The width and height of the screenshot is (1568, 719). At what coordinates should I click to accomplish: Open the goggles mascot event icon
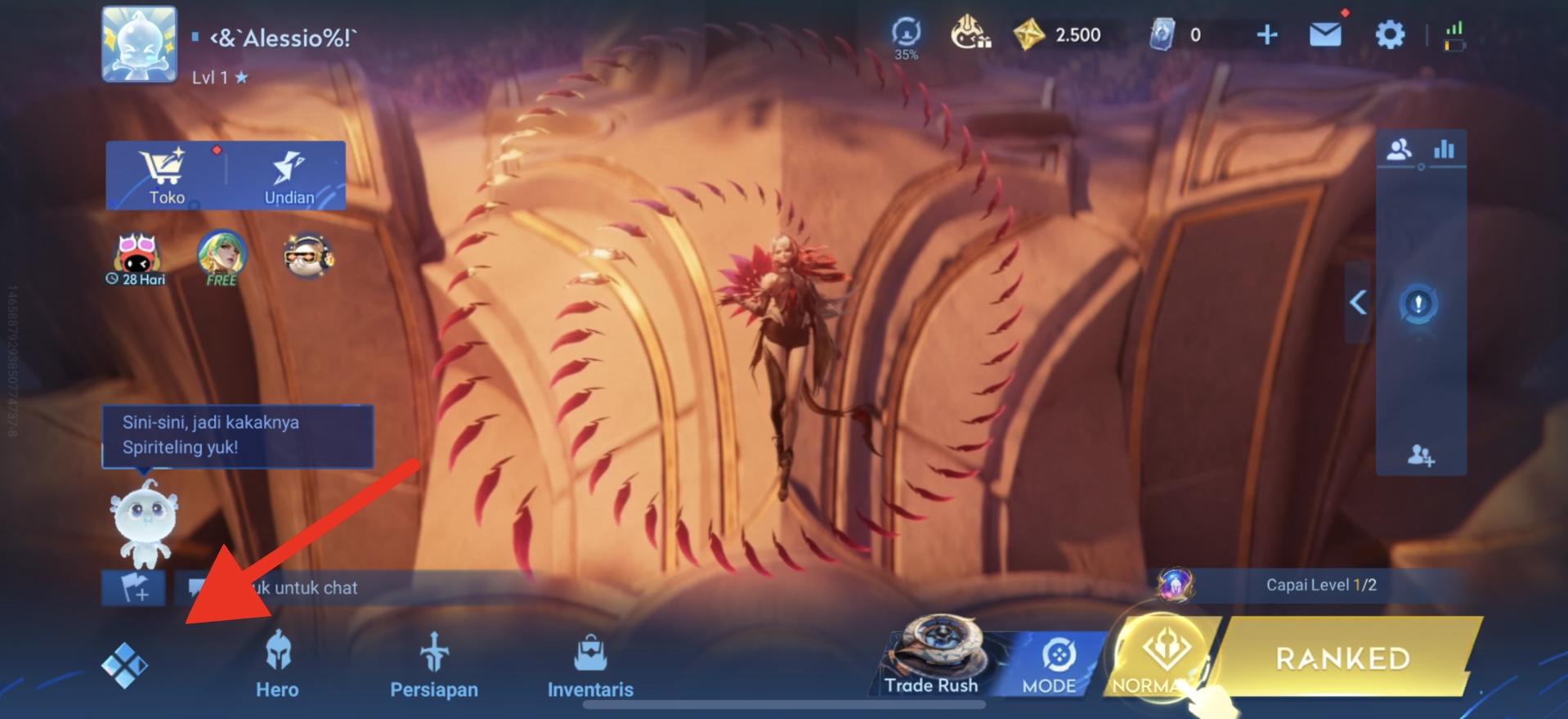pyautogui.click(x=307, y=256)
